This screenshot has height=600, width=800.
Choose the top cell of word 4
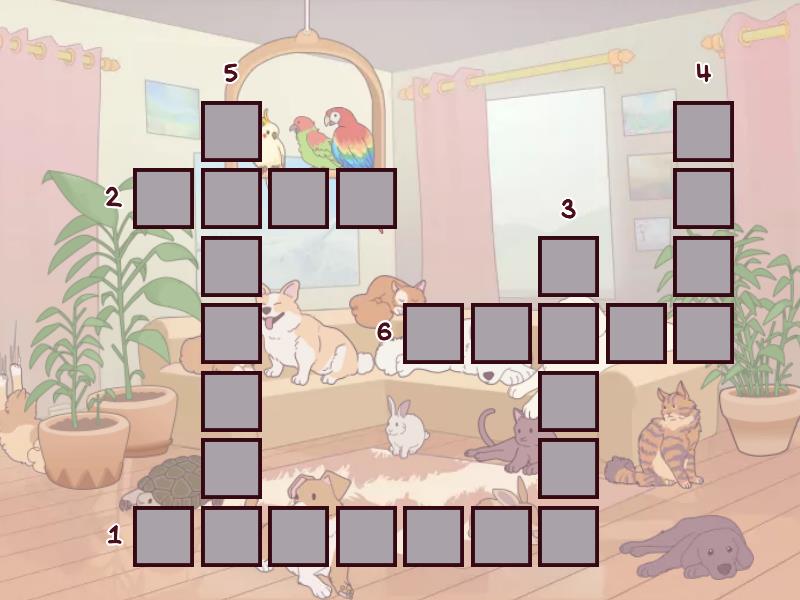703,131
